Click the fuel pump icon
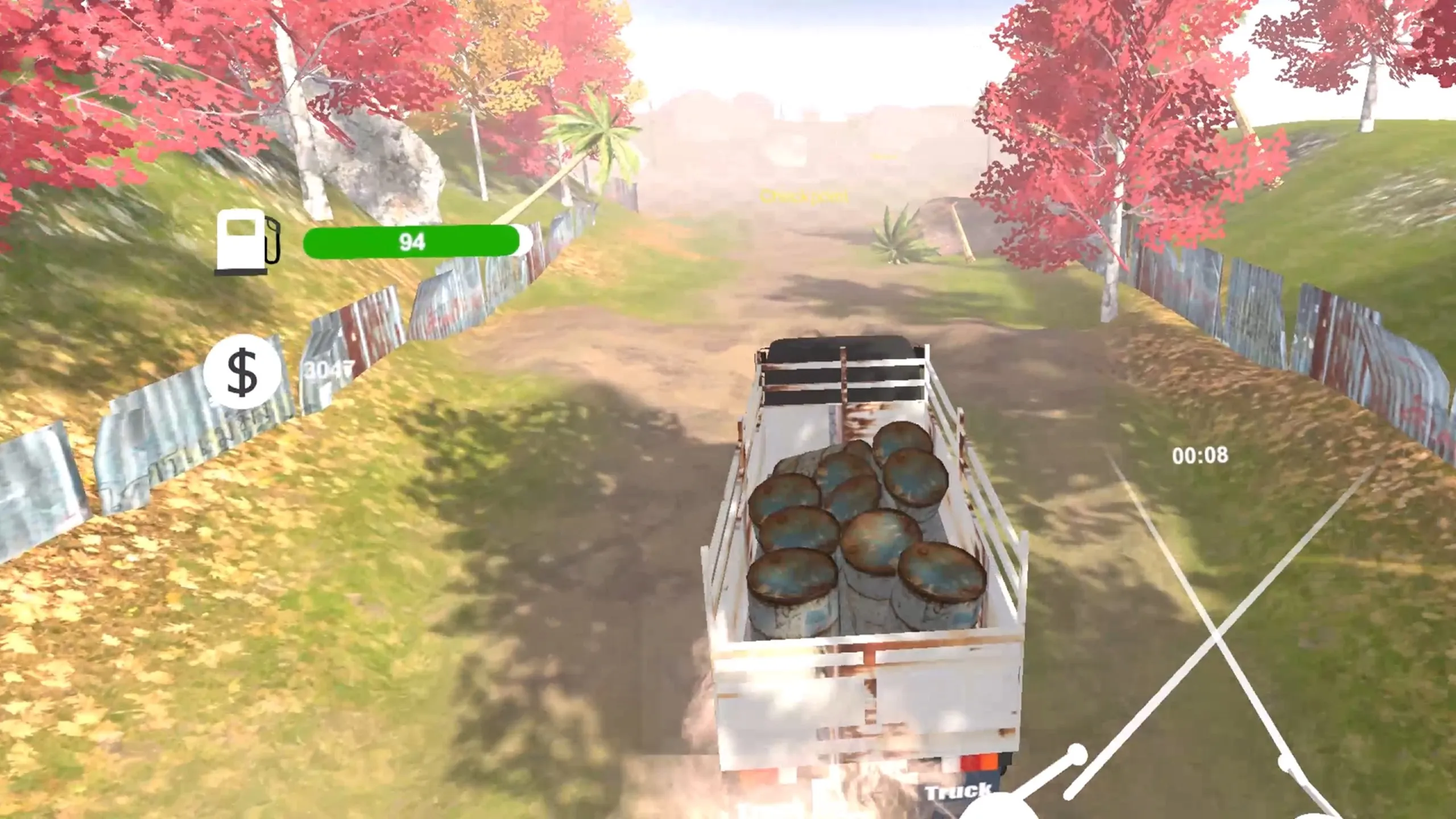The image size is (1456, 819). click(x=247, y=241)
